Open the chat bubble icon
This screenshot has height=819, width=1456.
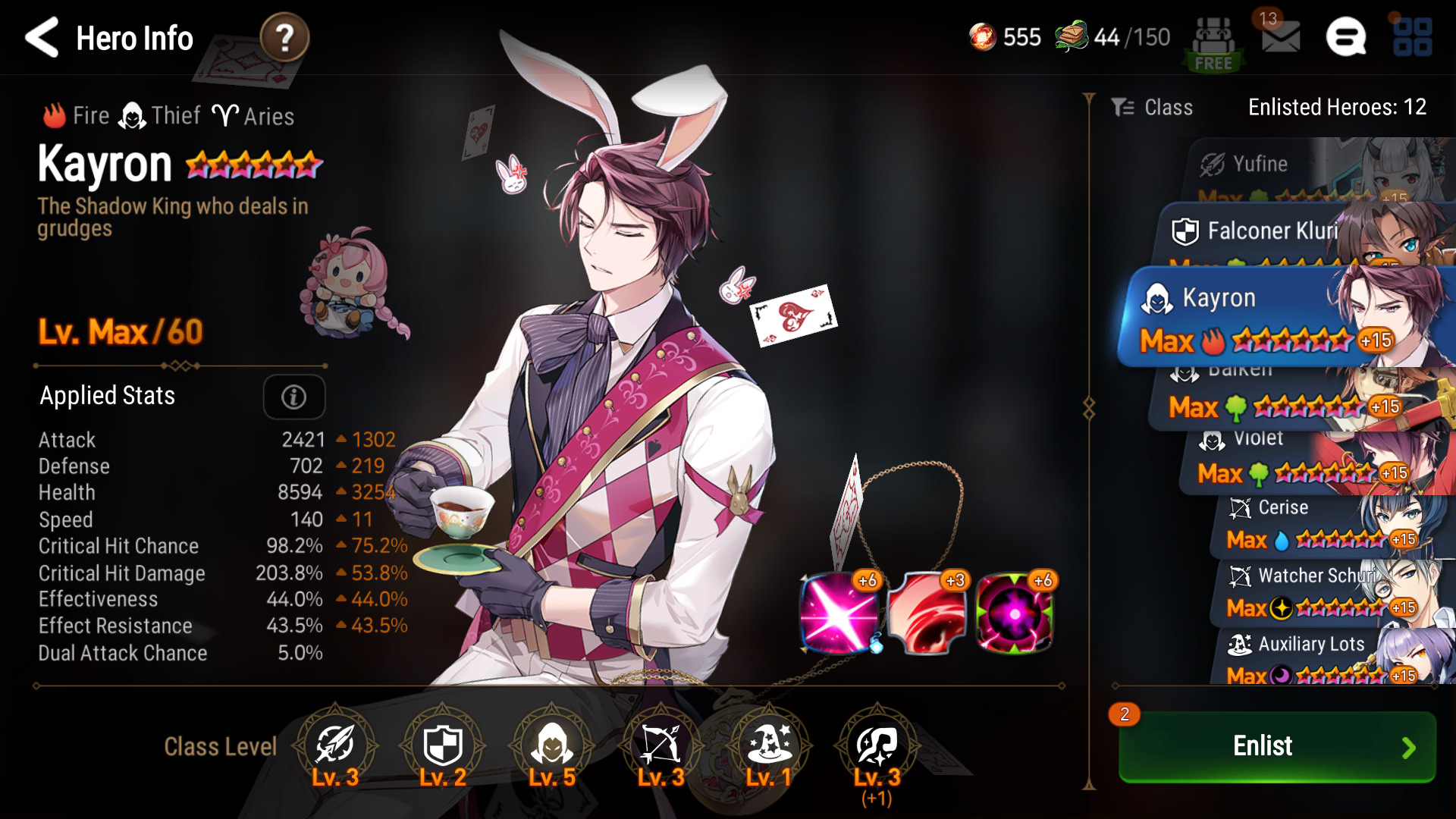tap(1346, 37)
